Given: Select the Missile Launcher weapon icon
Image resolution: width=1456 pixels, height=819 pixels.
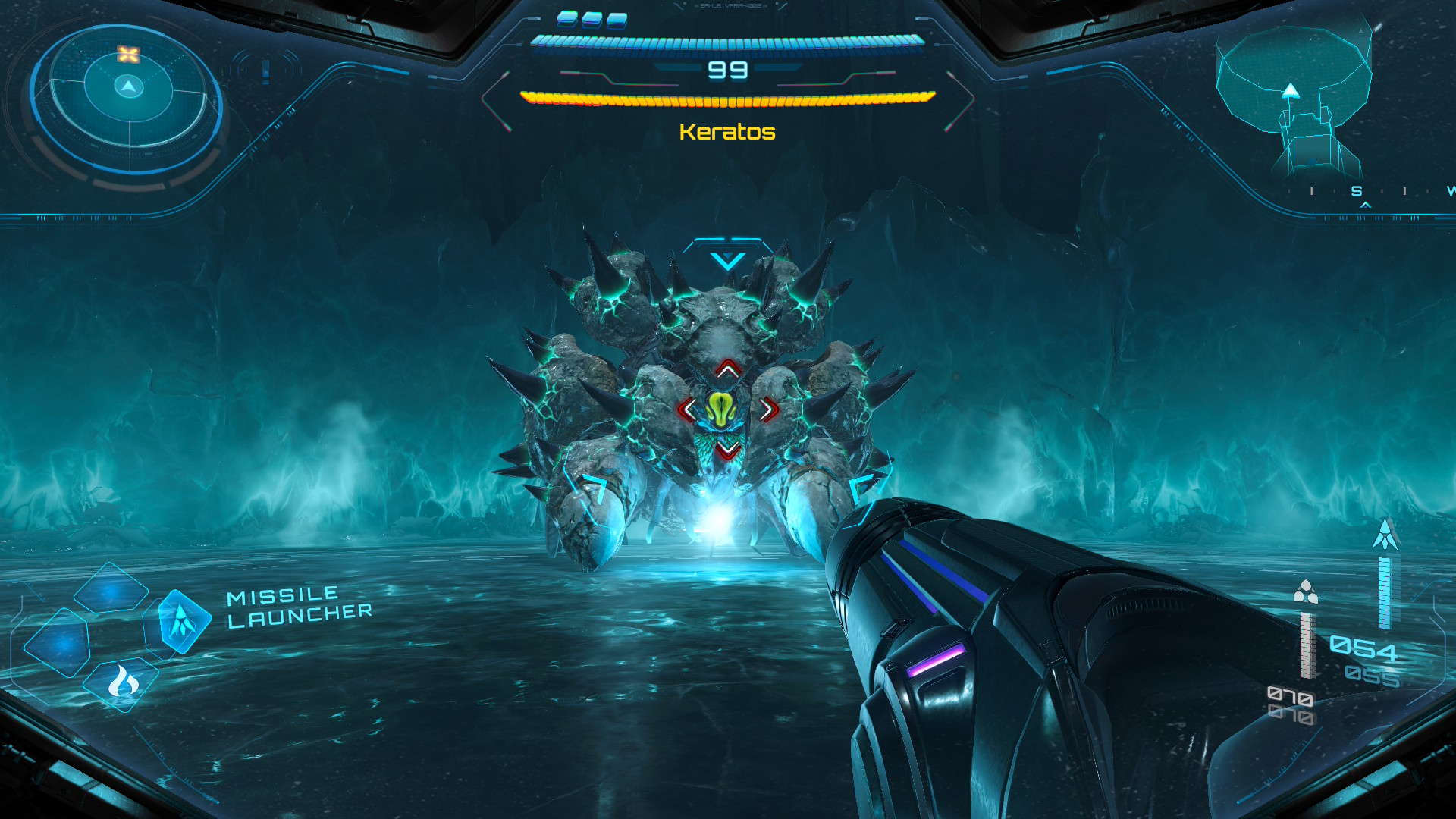Looking at the screenshot, I should (x=181, y=621).
